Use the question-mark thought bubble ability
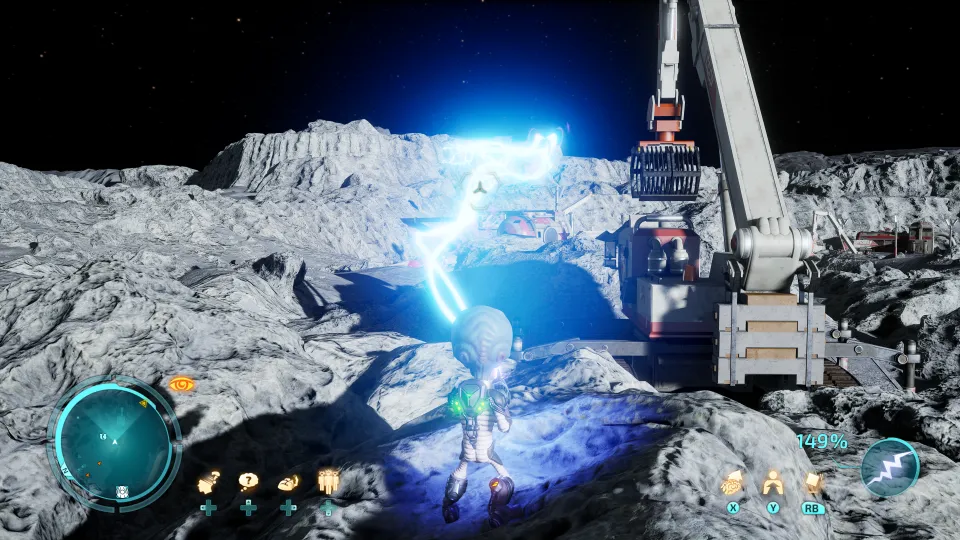The height and width of the screenshot is (540, 960). 248,482
